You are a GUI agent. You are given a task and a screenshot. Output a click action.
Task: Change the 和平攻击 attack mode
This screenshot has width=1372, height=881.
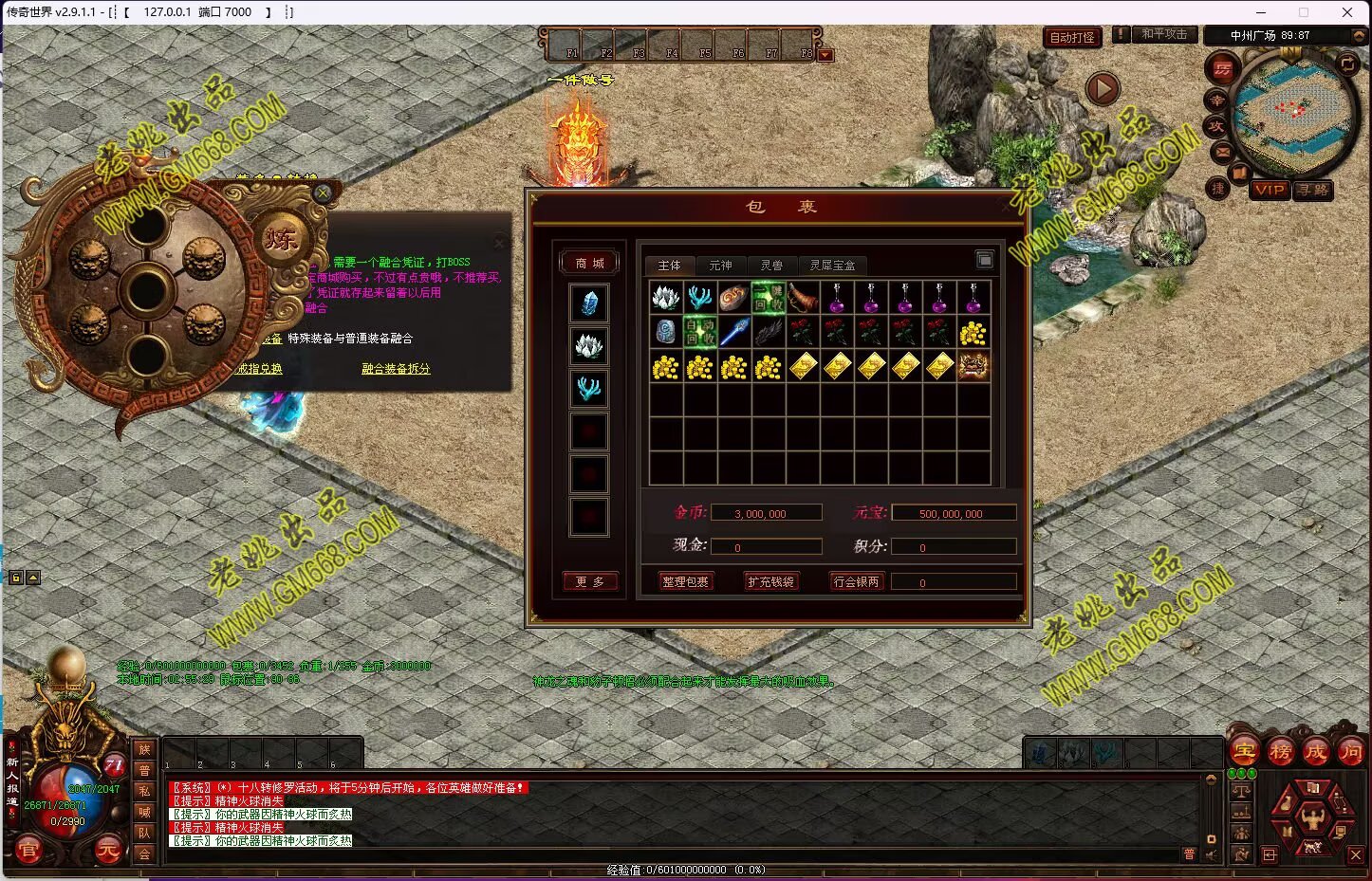tap(1163, 34)
